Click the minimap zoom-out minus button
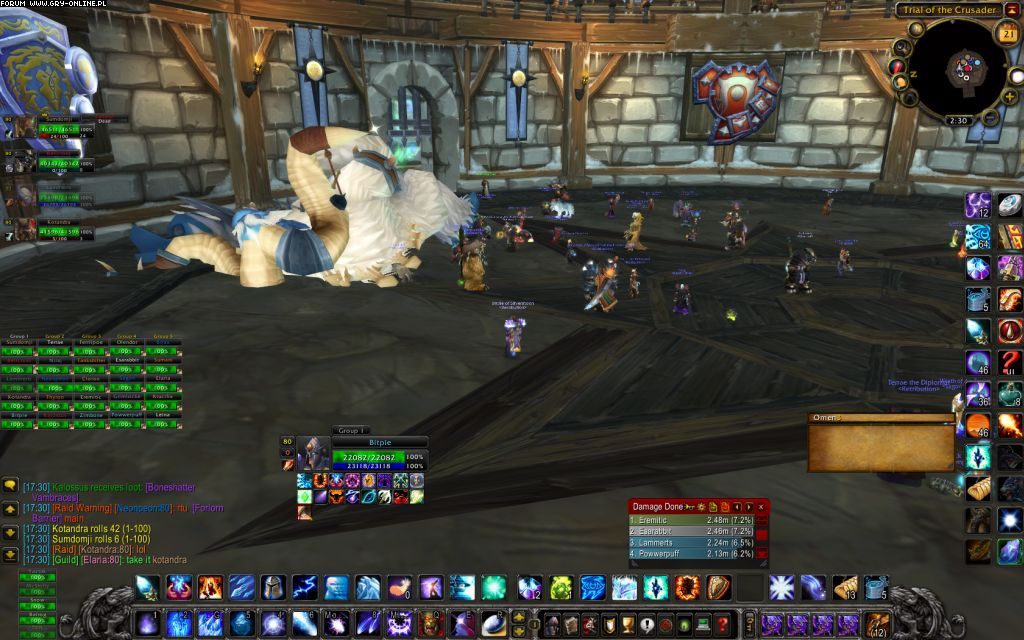 (x=990, y=118)
